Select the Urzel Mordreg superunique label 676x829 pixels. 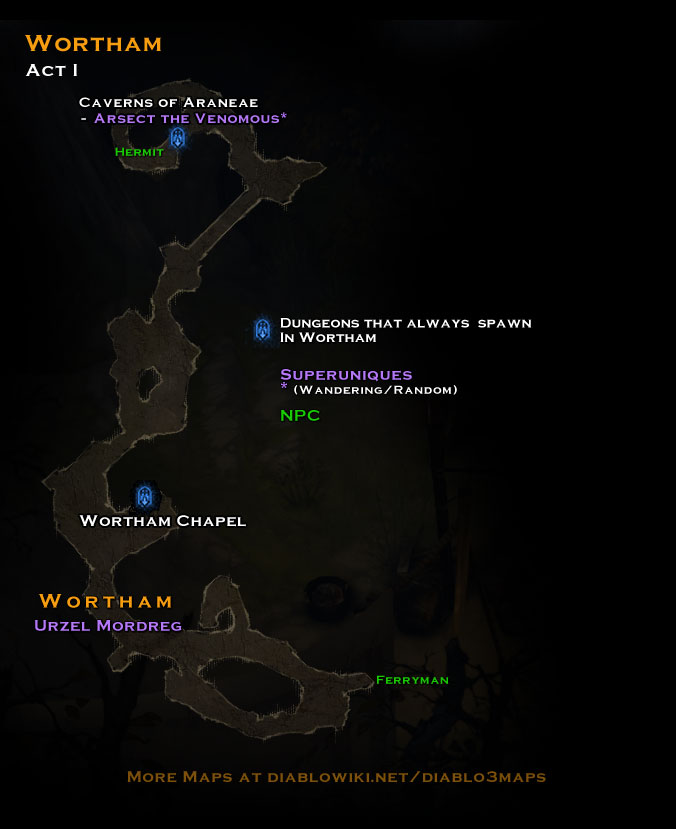[107, 626]
